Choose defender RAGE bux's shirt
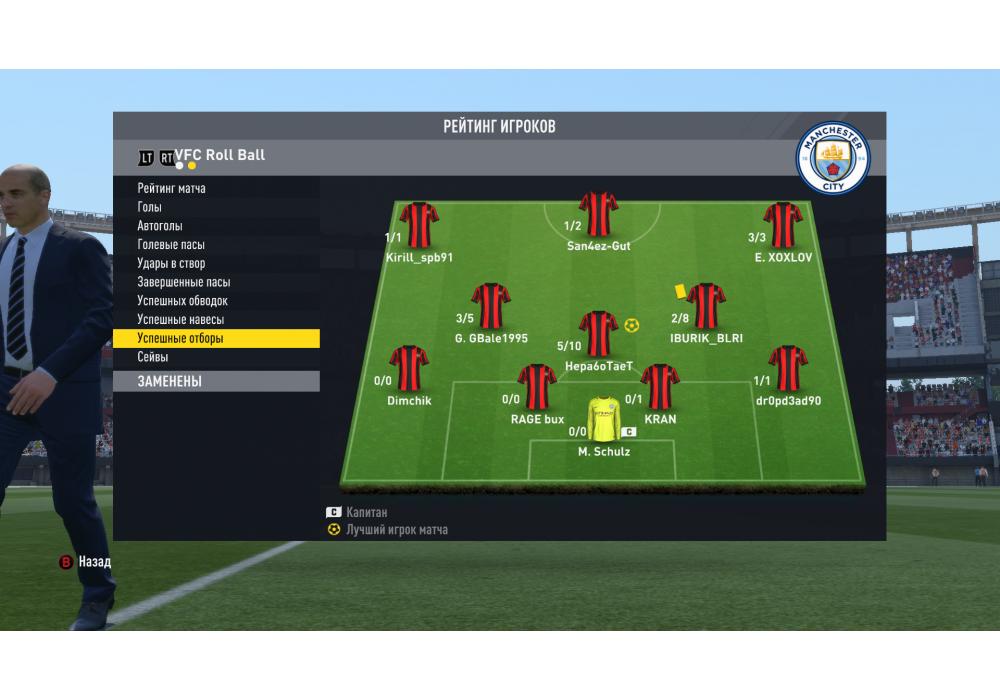This screenshot has height=700, width=1000. [x=537, y=387]
